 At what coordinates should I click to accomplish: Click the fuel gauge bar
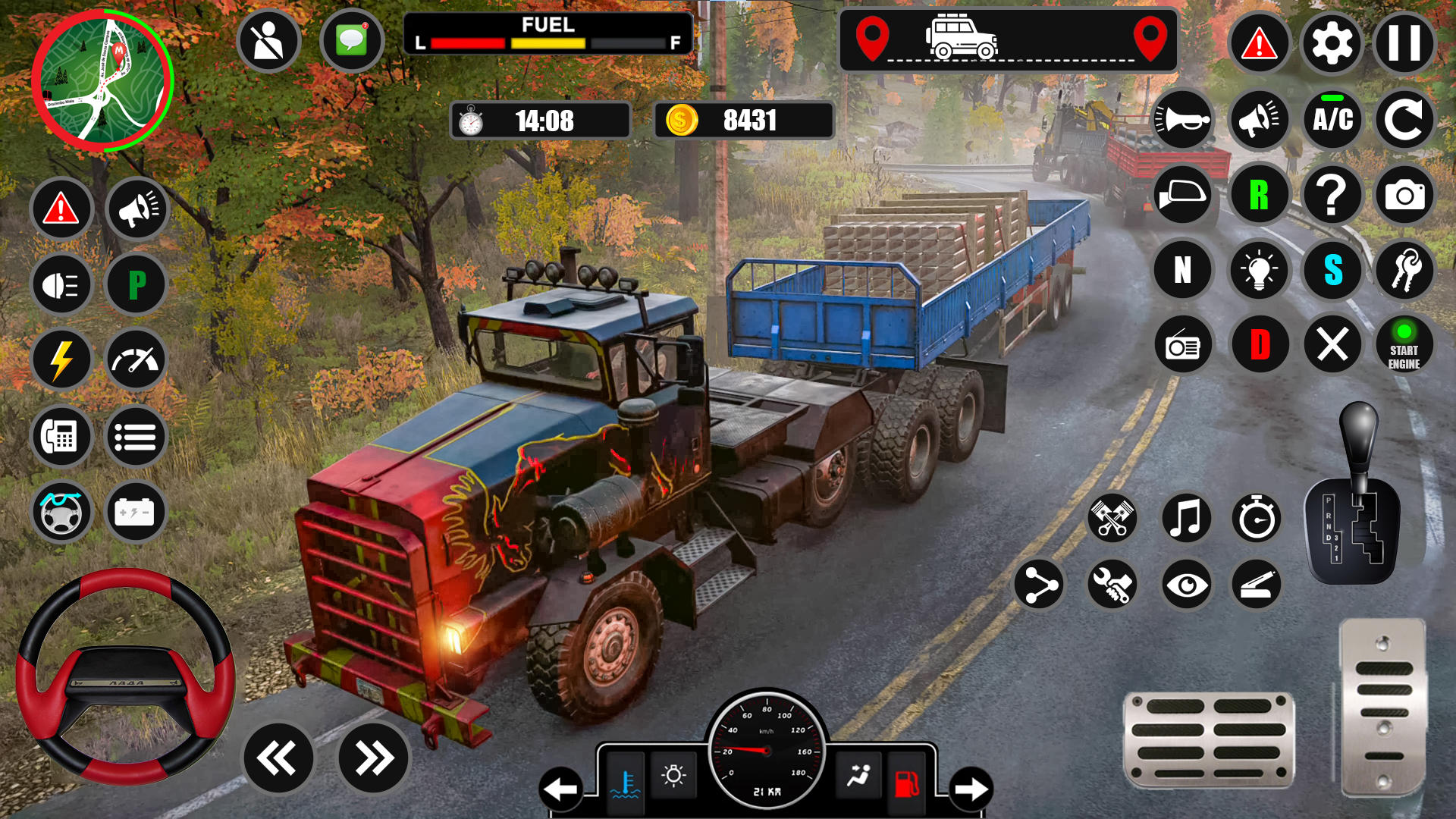pyautogui.click(x=547, y=43)
